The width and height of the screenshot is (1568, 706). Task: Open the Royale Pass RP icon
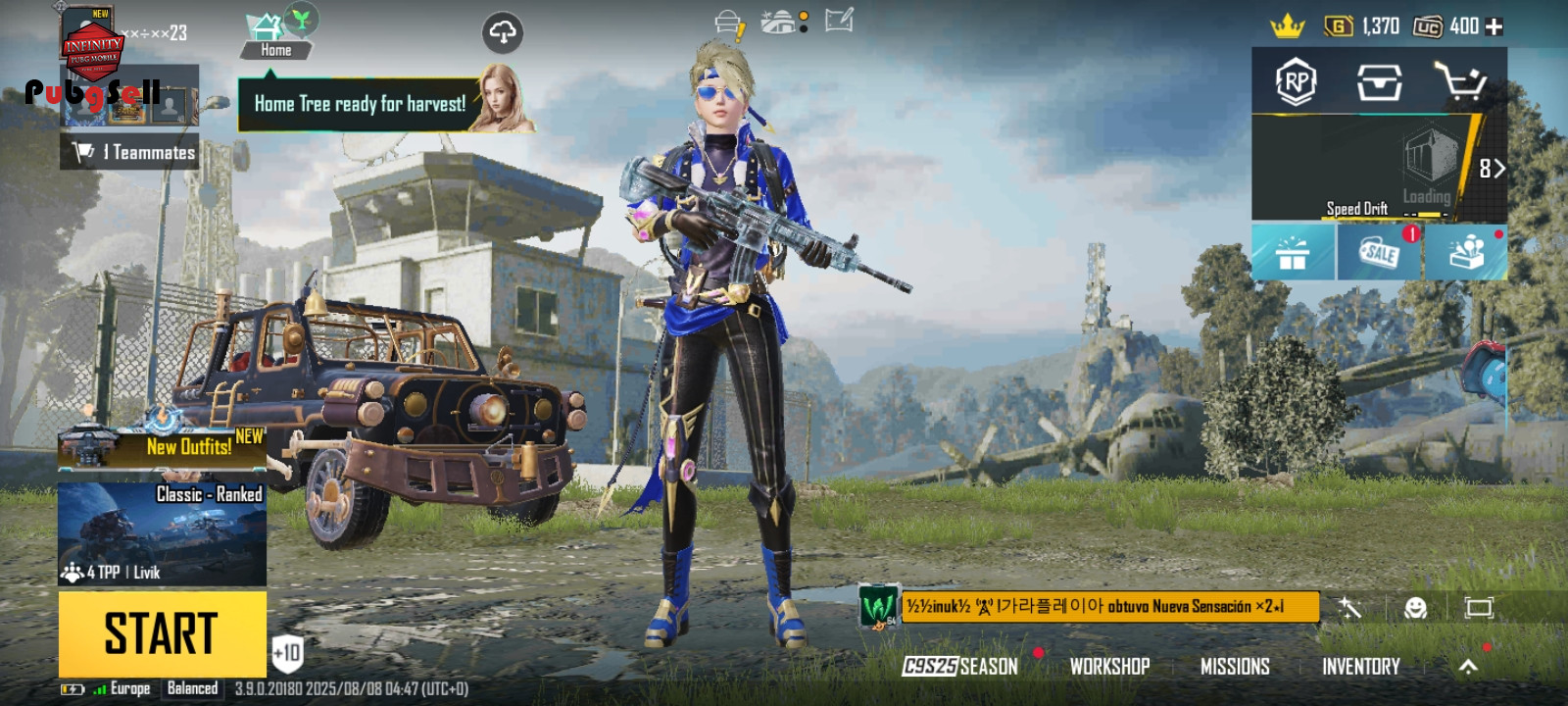click(x=1296, y=81)
